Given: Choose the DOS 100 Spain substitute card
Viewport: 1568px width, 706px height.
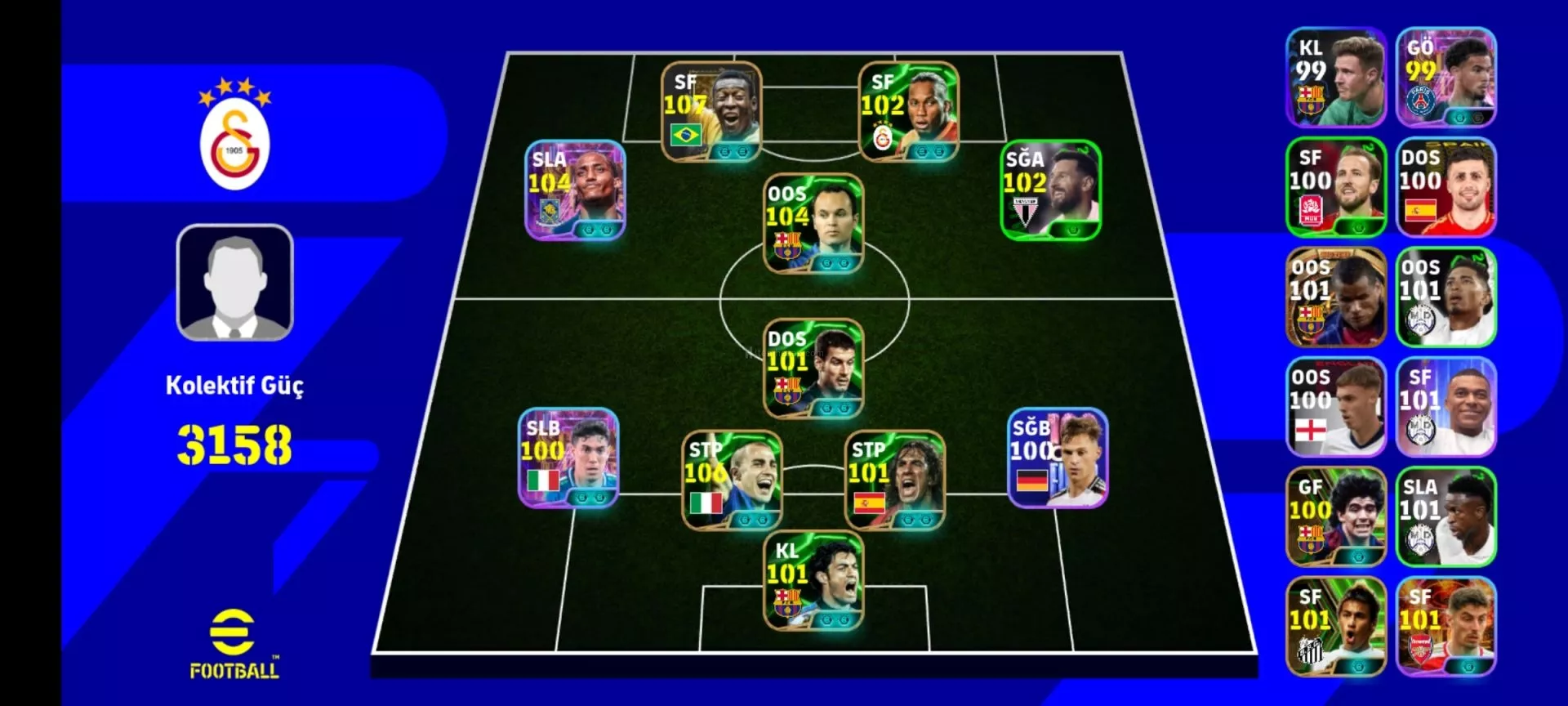Looking at the screenshot, I should pos(1445,187).
